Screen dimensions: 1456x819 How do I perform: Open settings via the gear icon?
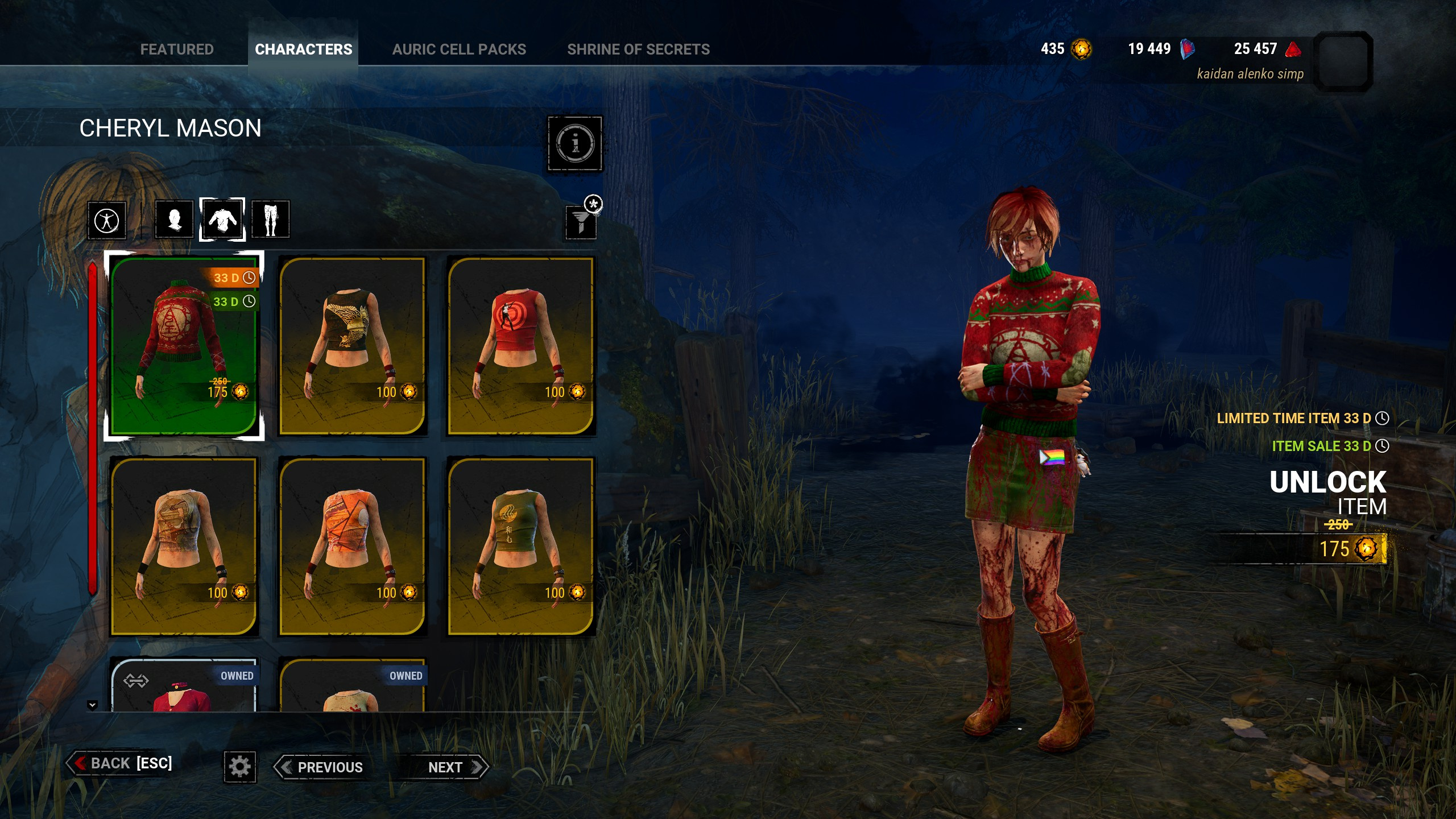[x=240, y=767]
